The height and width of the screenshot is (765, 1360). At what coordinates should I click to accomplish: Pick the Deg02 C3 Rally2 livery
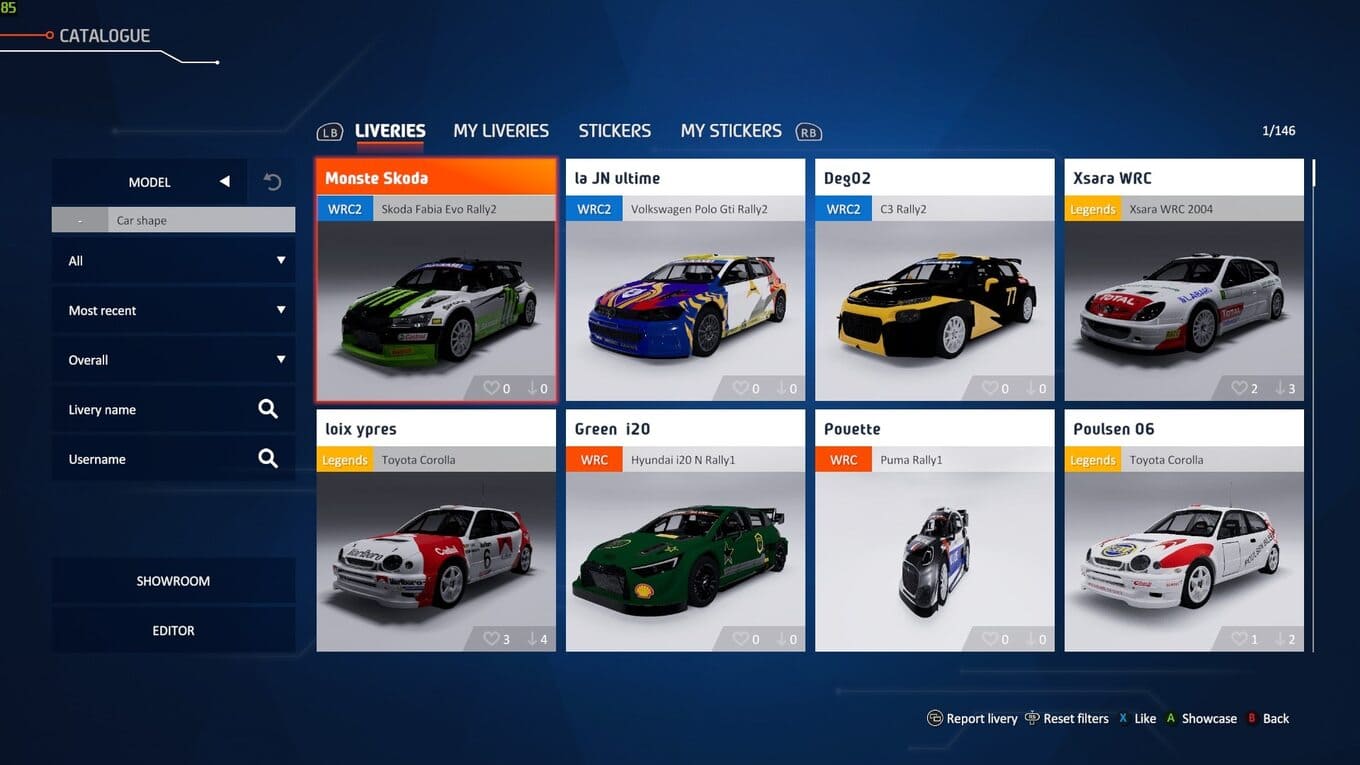click(x=934, y=290)
